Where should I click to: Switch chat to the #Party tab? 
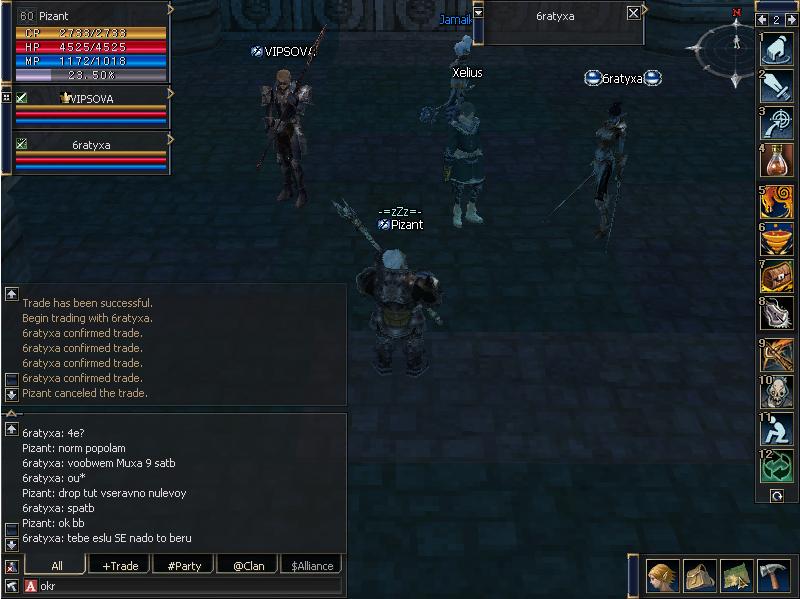point(184,566)
